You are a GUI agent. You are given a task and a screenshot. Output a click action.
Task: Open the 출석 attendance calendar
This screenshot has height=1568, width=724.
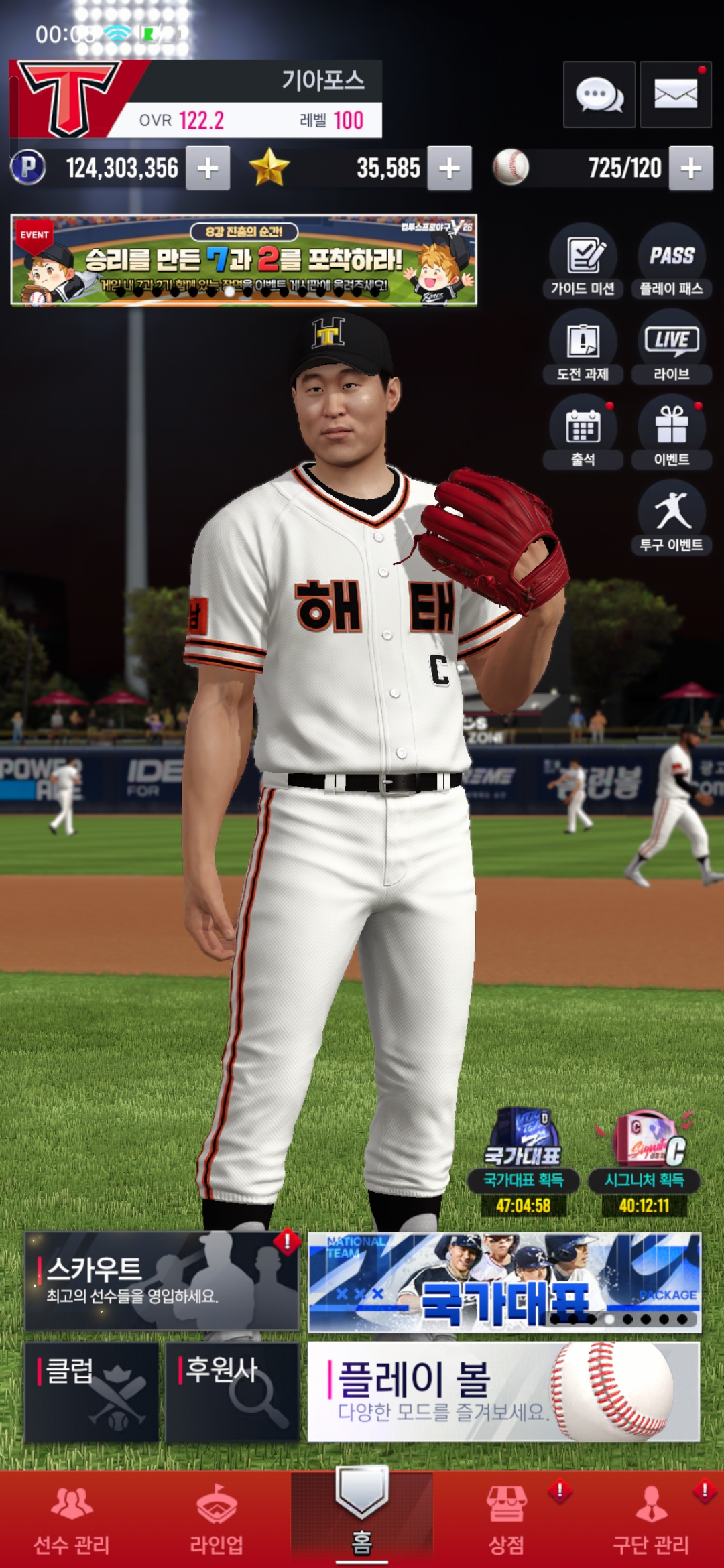click(583, 432)
